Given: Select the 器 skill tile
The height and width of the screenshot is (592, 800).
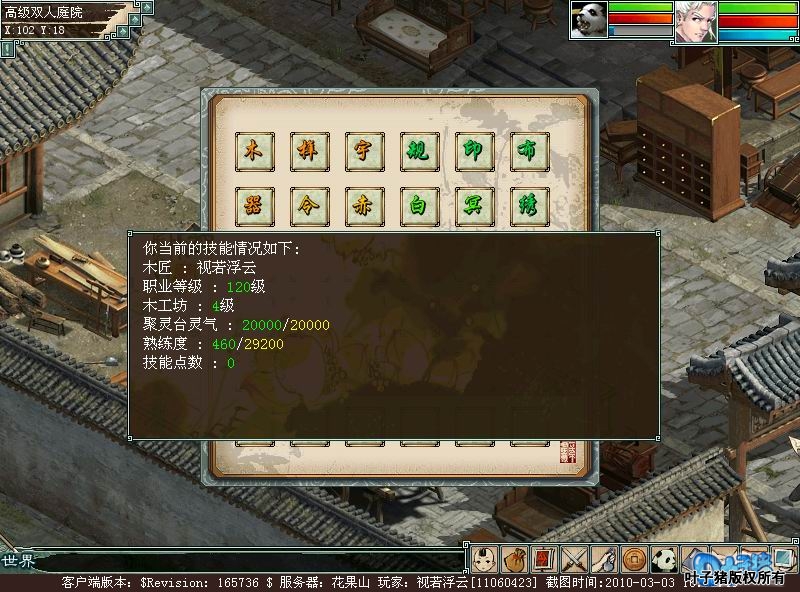Looking at the screenshot, I should (x=253, y=205).
